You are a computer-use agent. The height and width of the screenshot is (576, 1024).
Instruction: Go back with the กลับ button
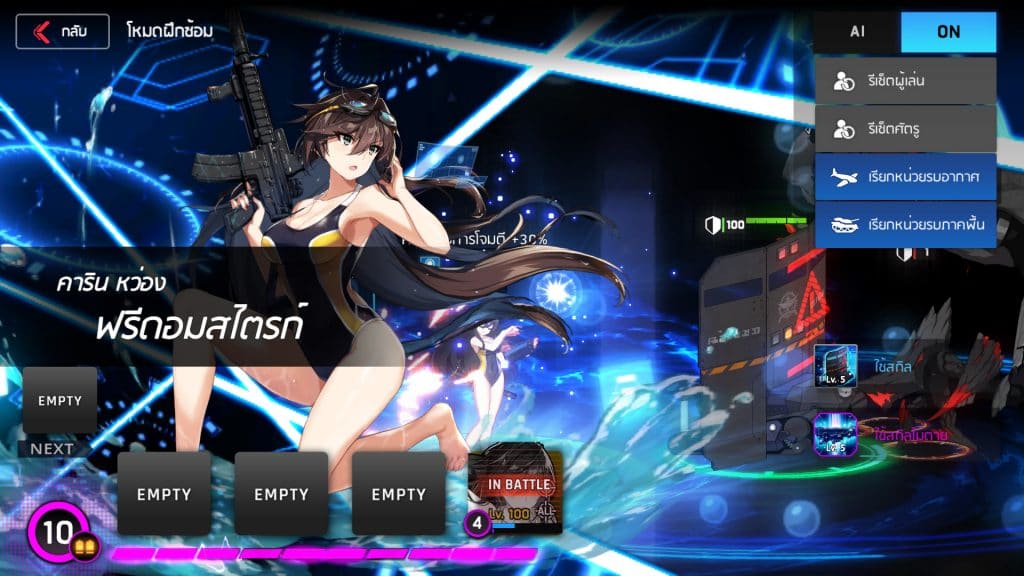[x=62, y=31]
